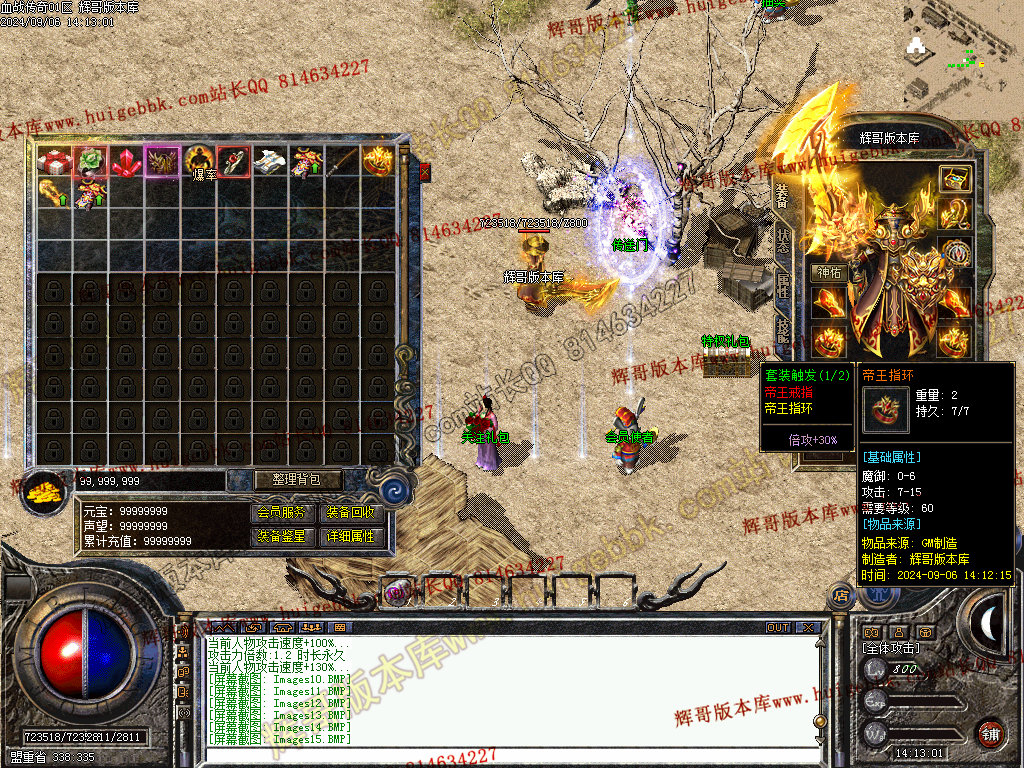This screenshot has width=1024, height=768.
Task: Open the 铺 shop stall button
Action: (989, 733)
